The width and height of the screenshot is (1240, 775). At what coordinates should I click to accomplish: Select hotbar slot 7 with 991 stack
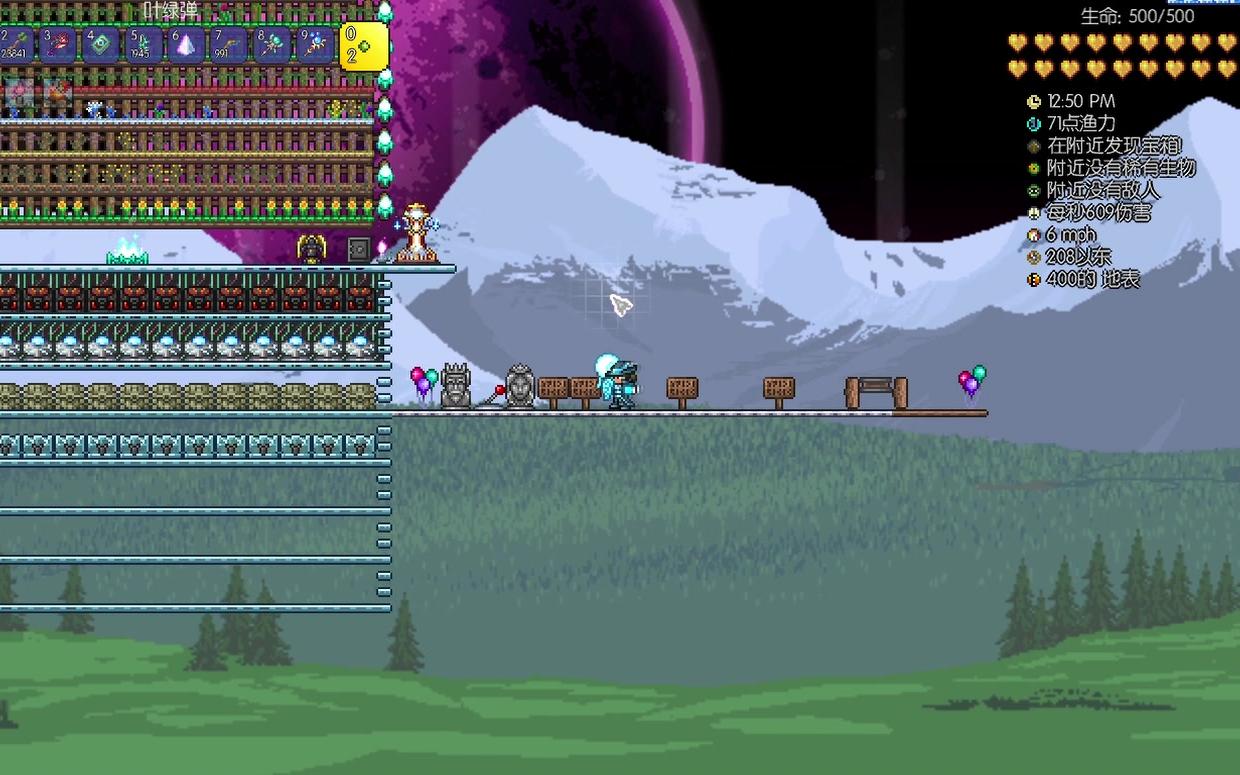pos(228,45)
